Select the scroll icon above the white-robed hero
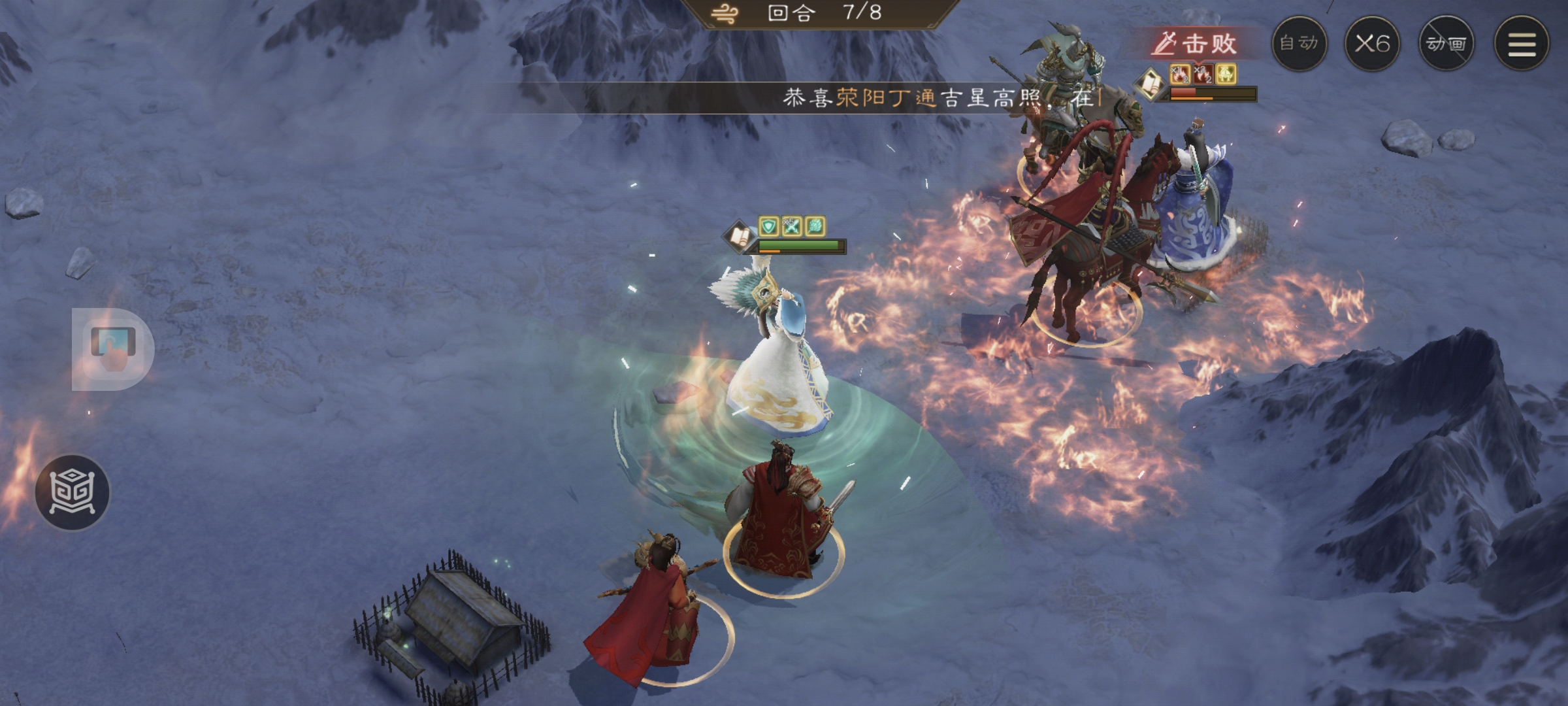The image size is (1568, 706). point(739,235)
